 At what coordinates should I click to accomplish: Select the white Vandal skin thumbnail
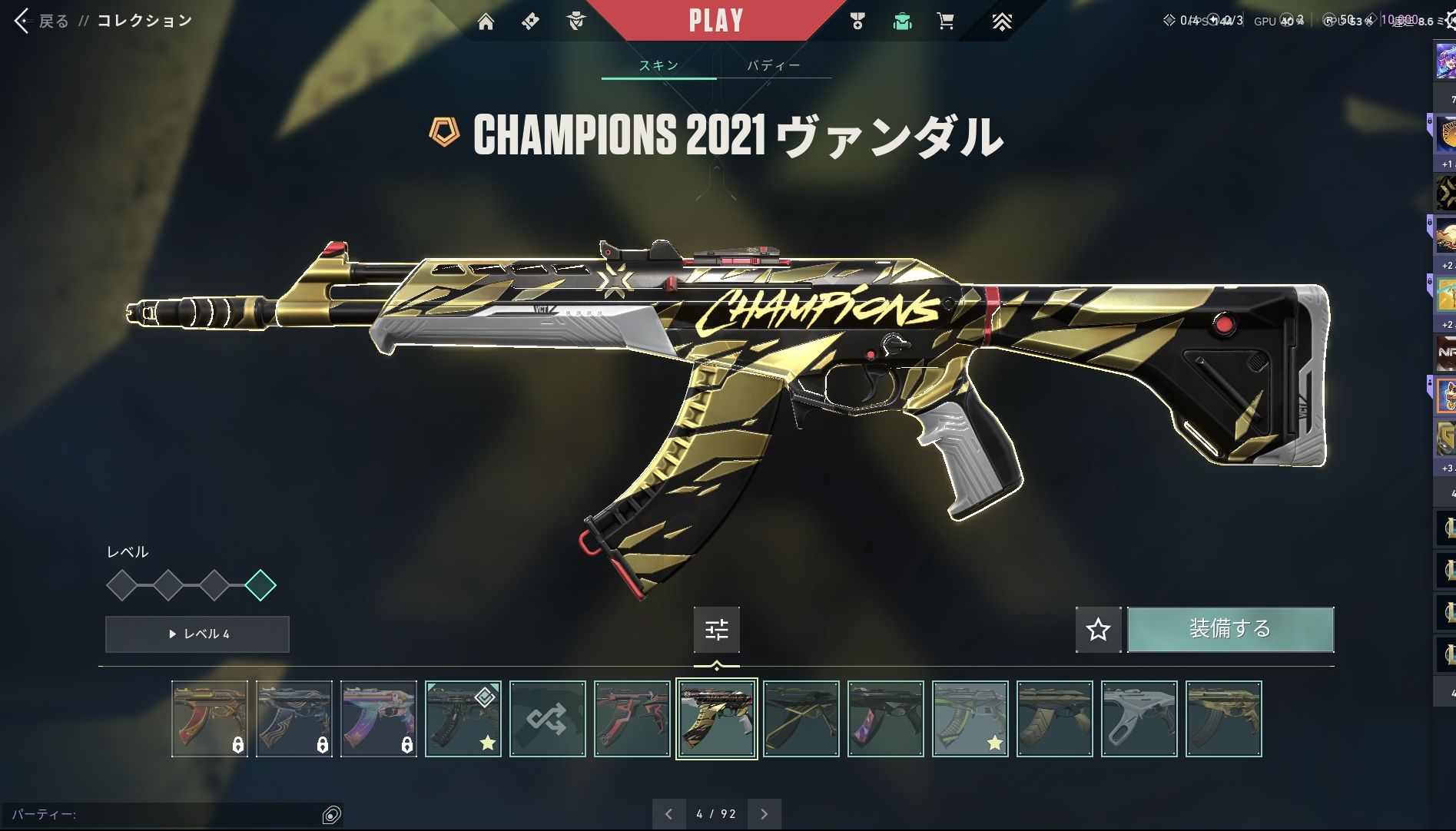1139,719
